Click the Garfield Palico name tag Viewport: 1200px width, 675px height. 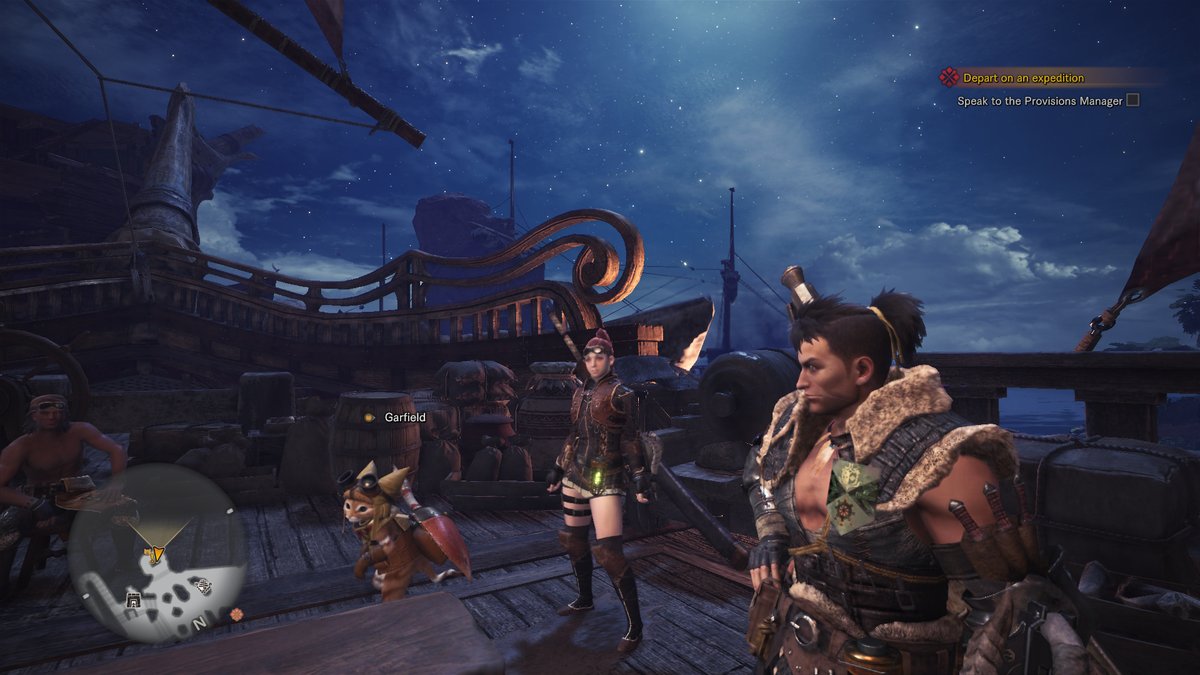click(405, 416)
